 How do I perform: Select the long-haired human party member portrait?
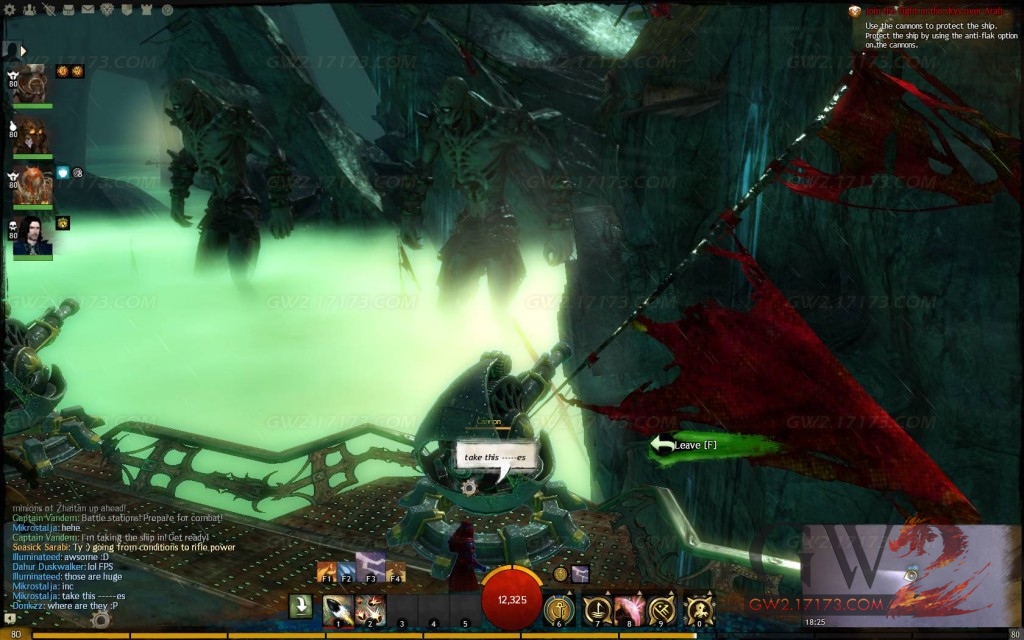coord(34,236)
